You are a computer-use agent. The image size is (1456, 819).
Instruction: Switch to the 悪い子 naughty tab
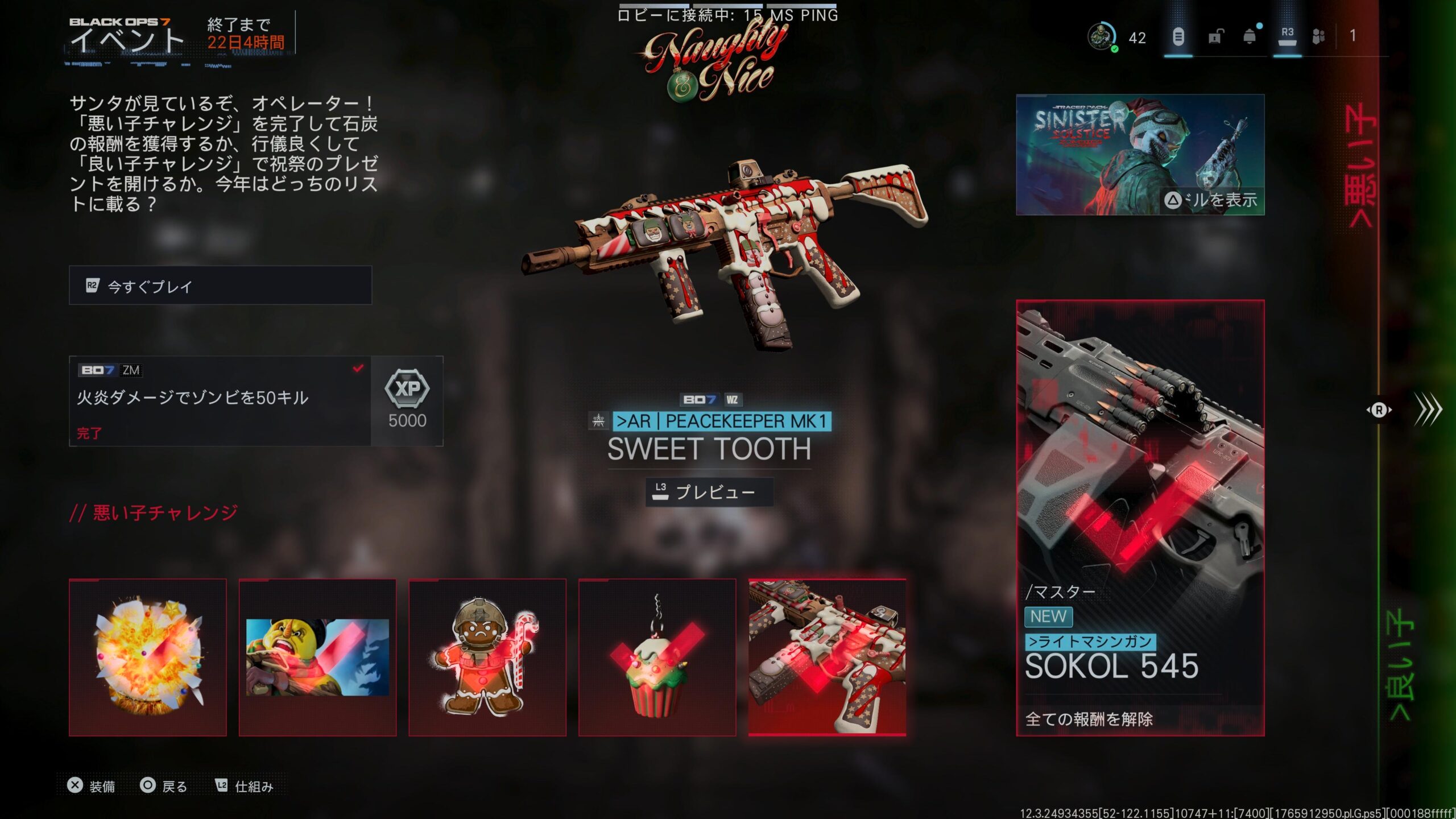[1361, 165]
